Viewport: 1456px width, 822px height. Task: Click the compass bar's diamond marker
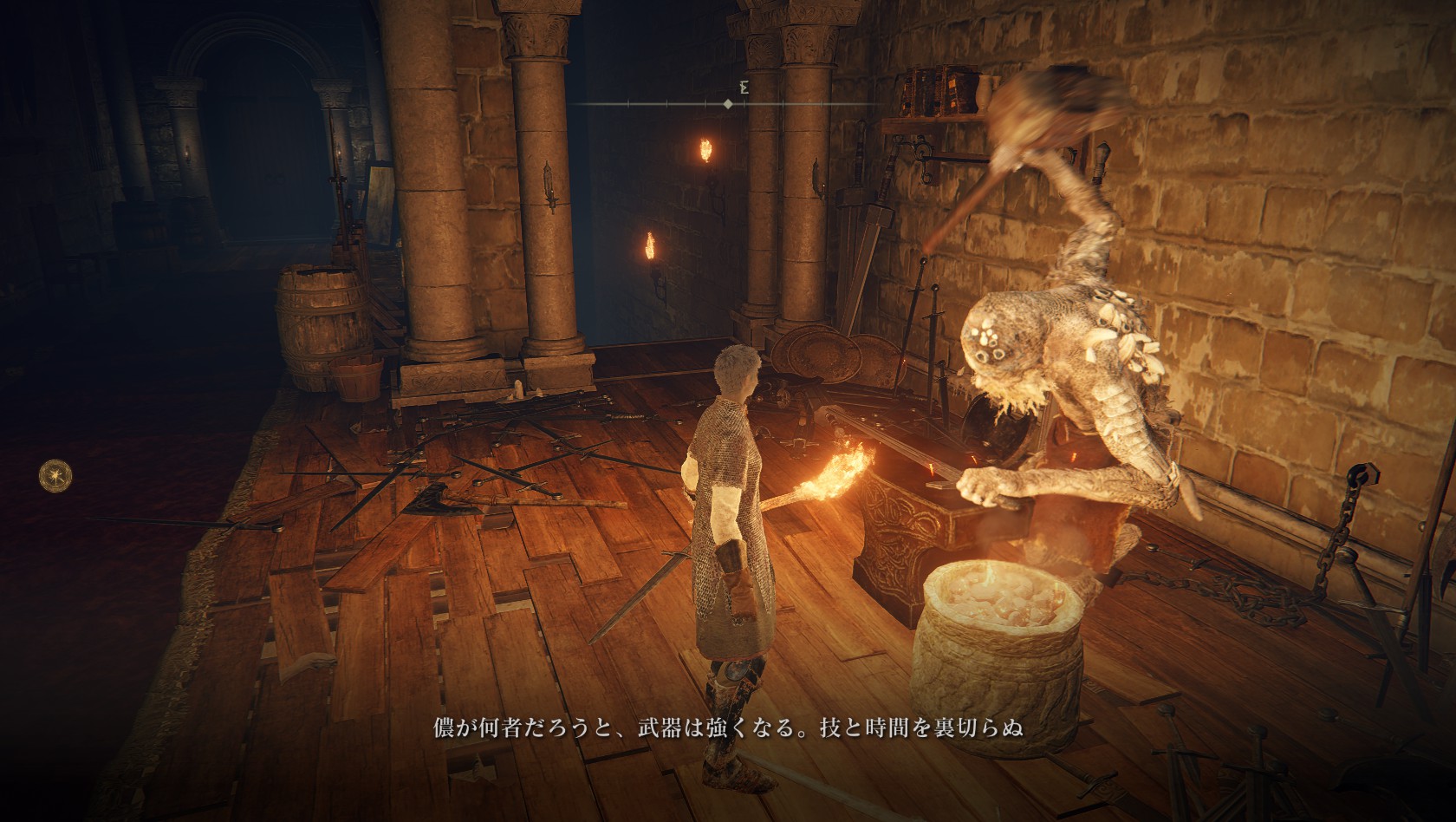[727, 104]
